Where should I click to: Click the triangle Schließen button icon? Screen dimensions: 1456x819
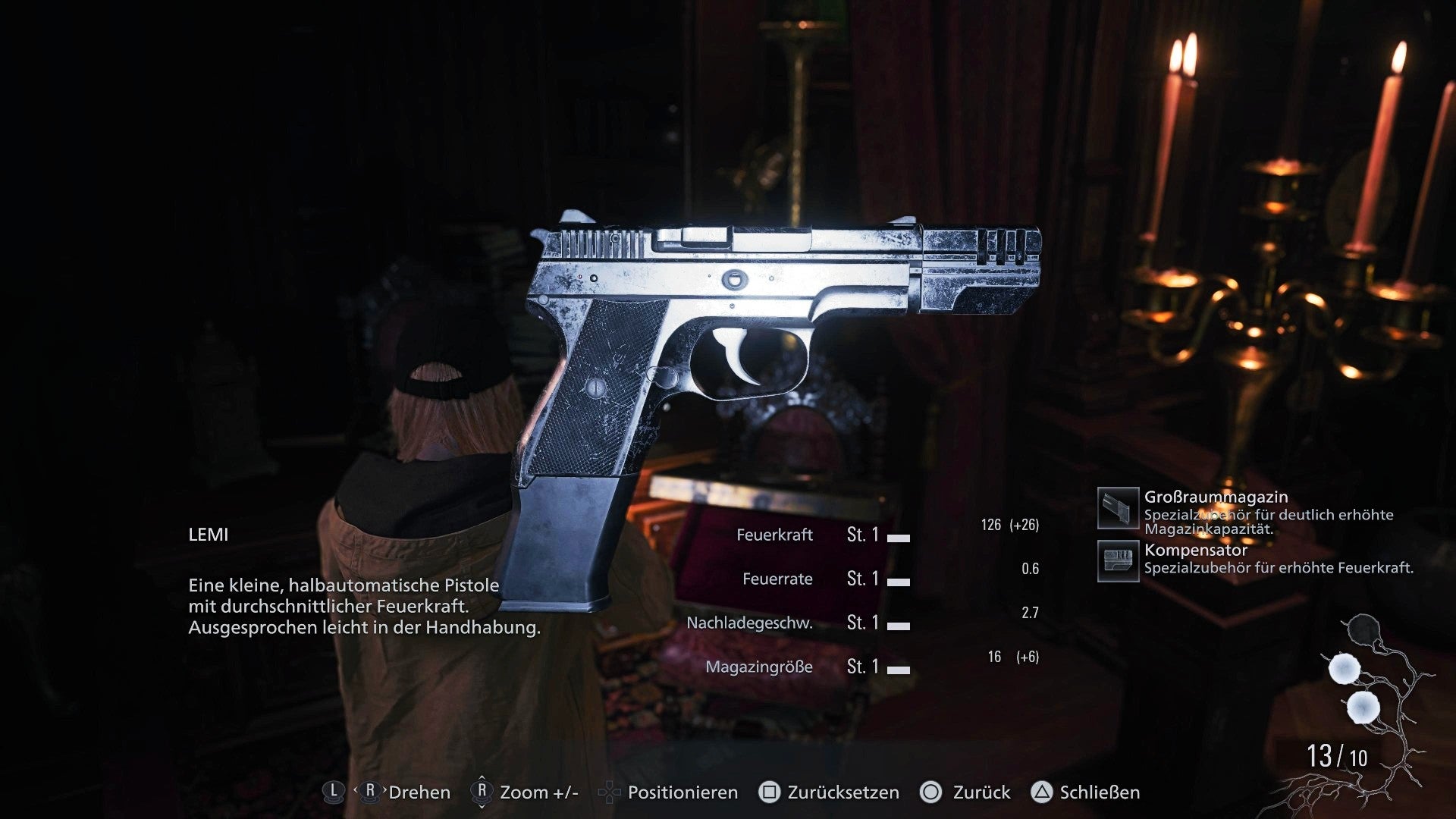point(1043,792)
